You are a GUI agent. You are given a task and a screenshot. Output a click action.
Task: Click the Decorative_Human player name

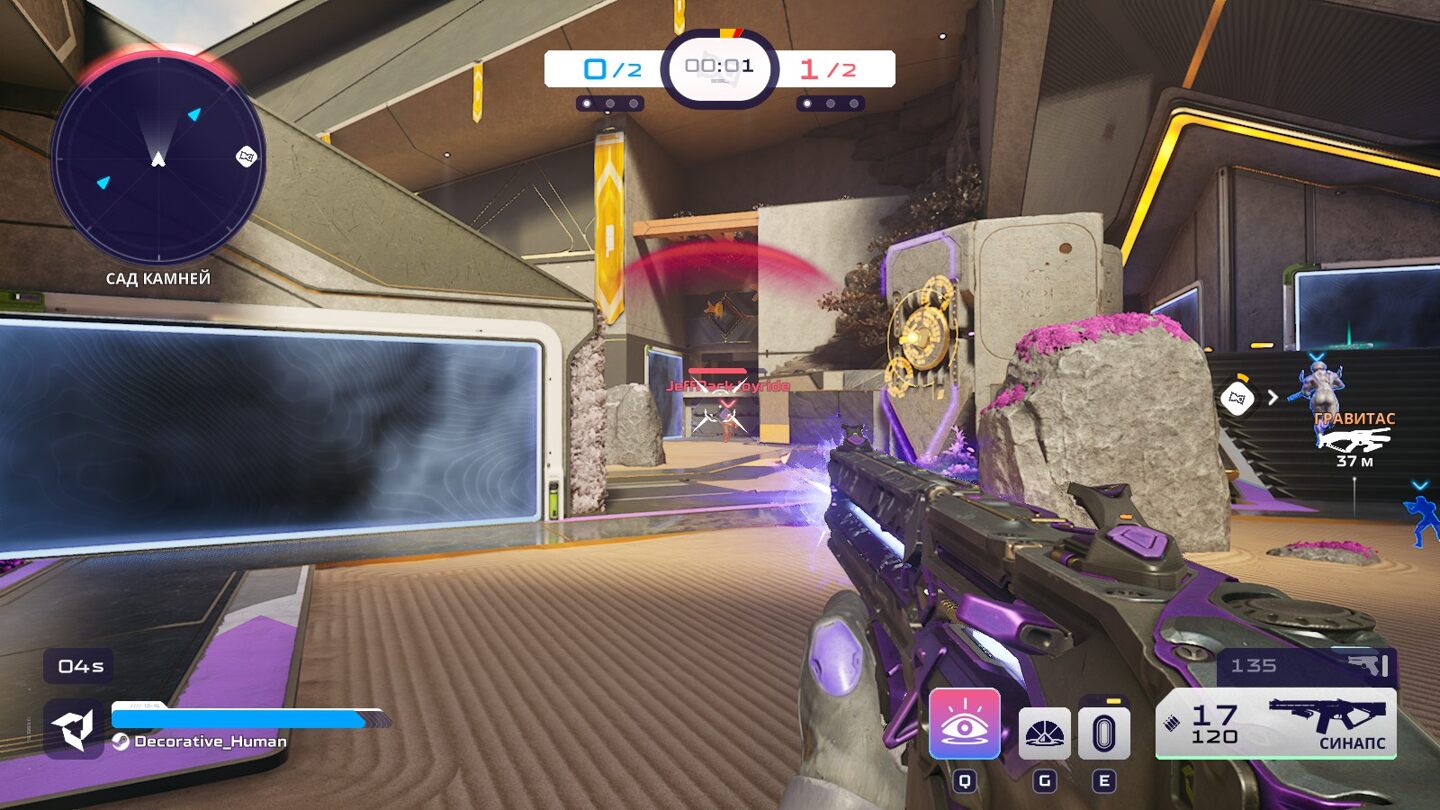(210, 742)
